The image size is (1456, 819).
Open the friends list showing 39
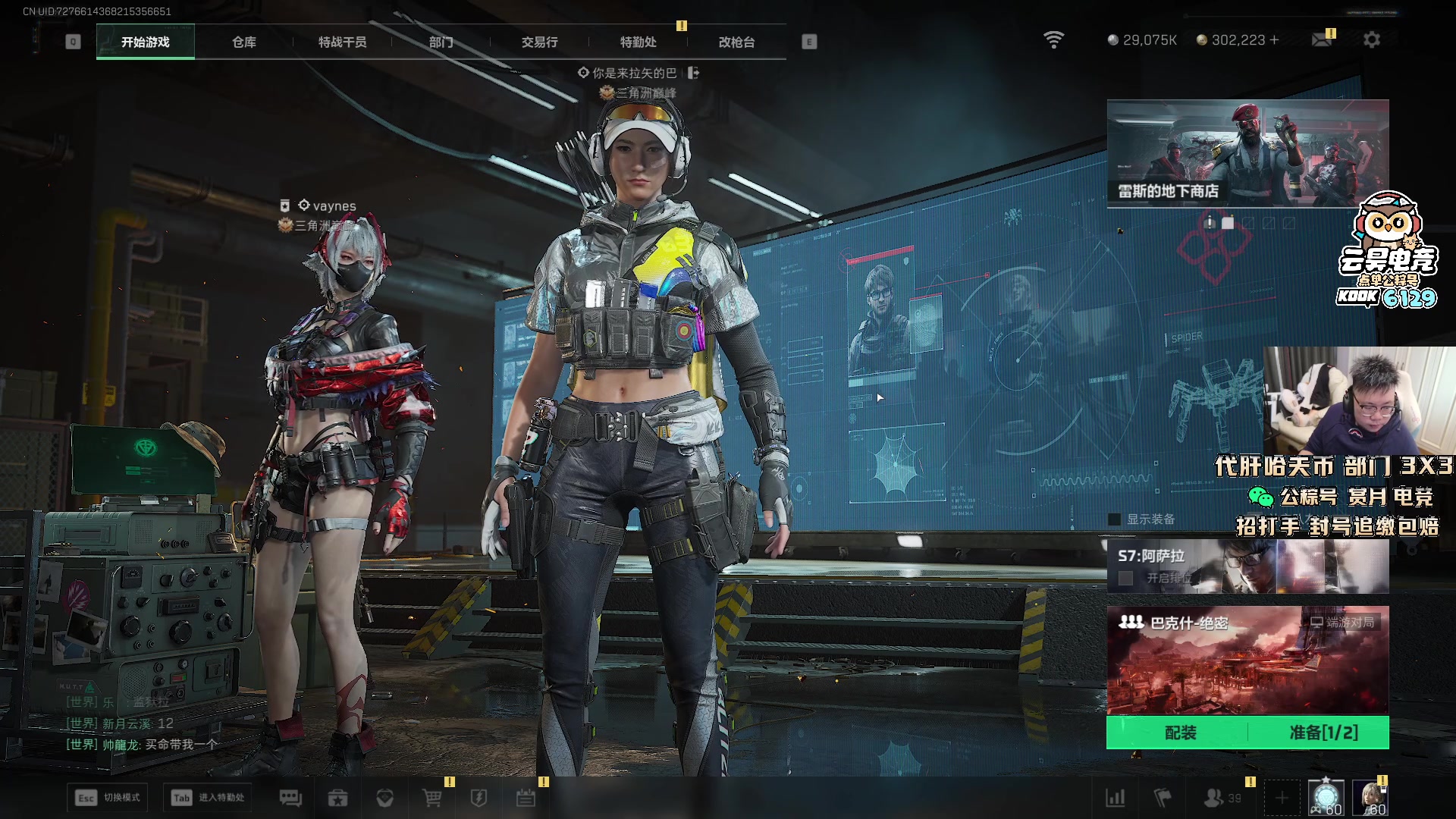point(1222,798)
